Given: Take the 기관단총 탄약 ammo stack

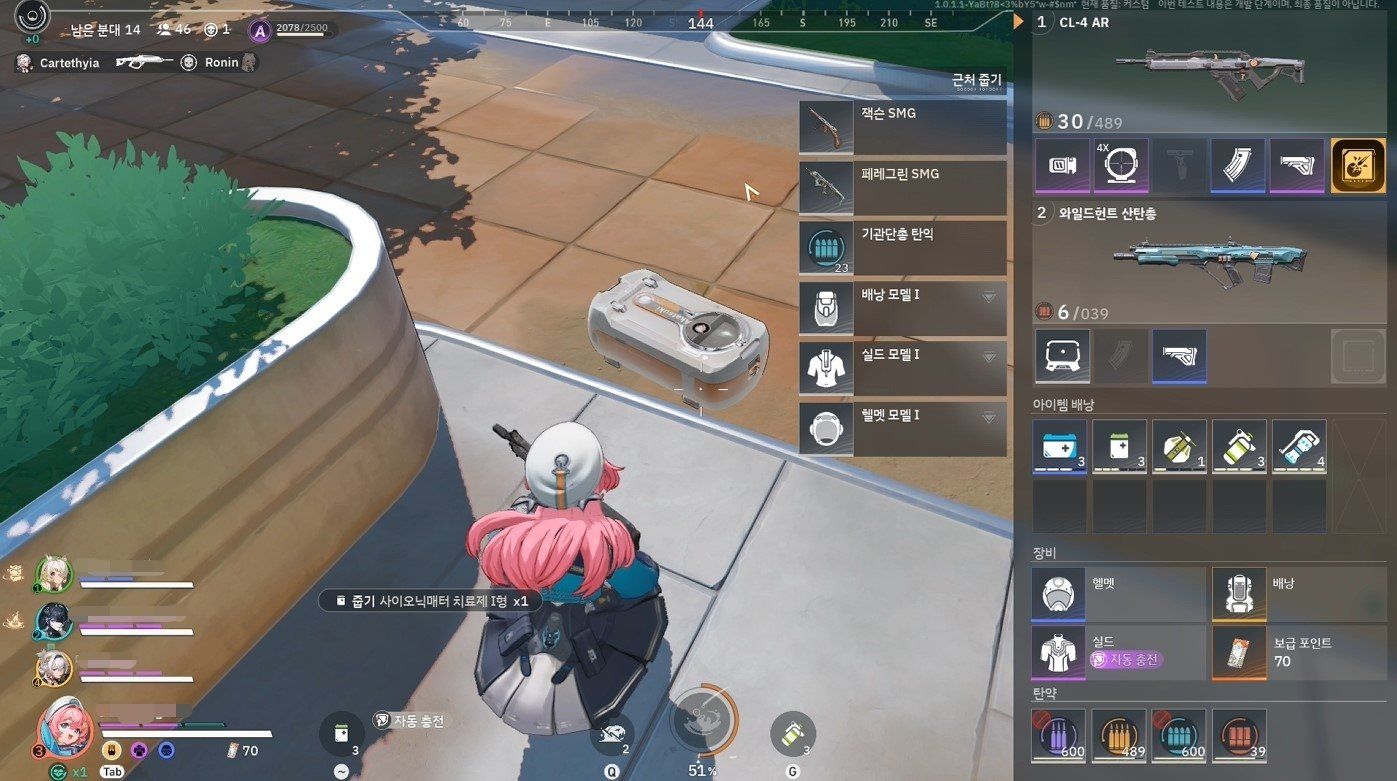Looking at the screenshot, I should point(902,247).
